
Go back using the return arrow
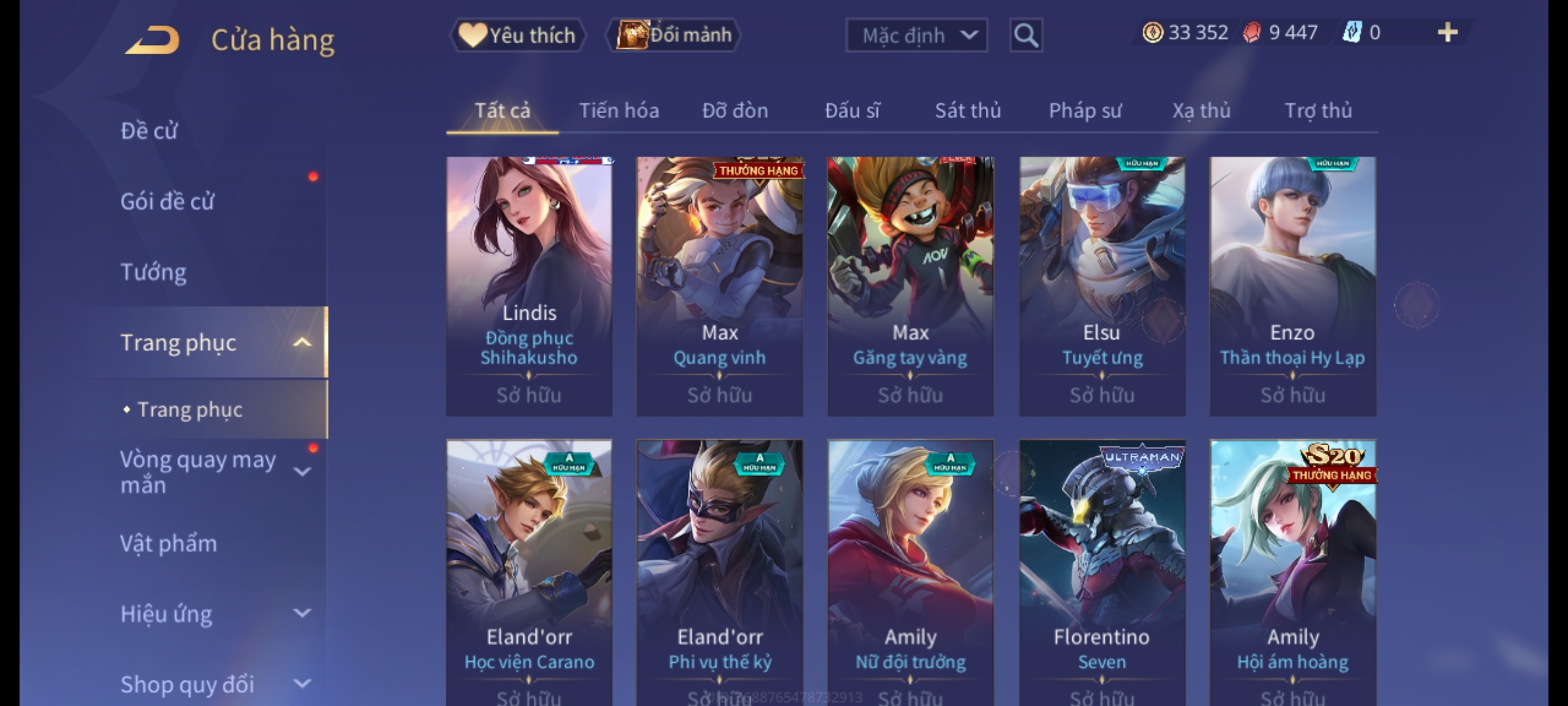[154, 40]
